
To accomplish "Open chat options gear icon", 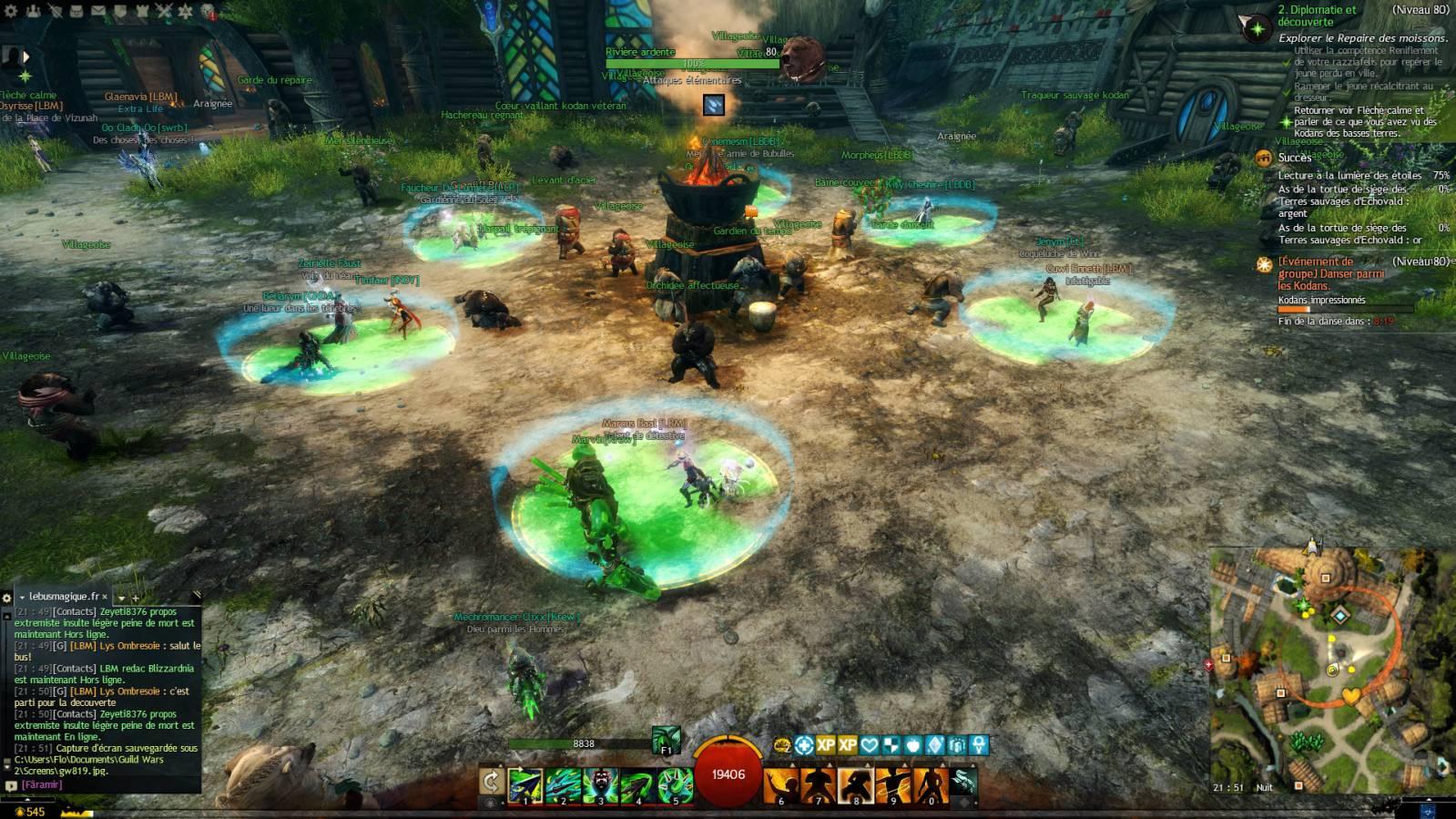I will [x=7, y=598].
